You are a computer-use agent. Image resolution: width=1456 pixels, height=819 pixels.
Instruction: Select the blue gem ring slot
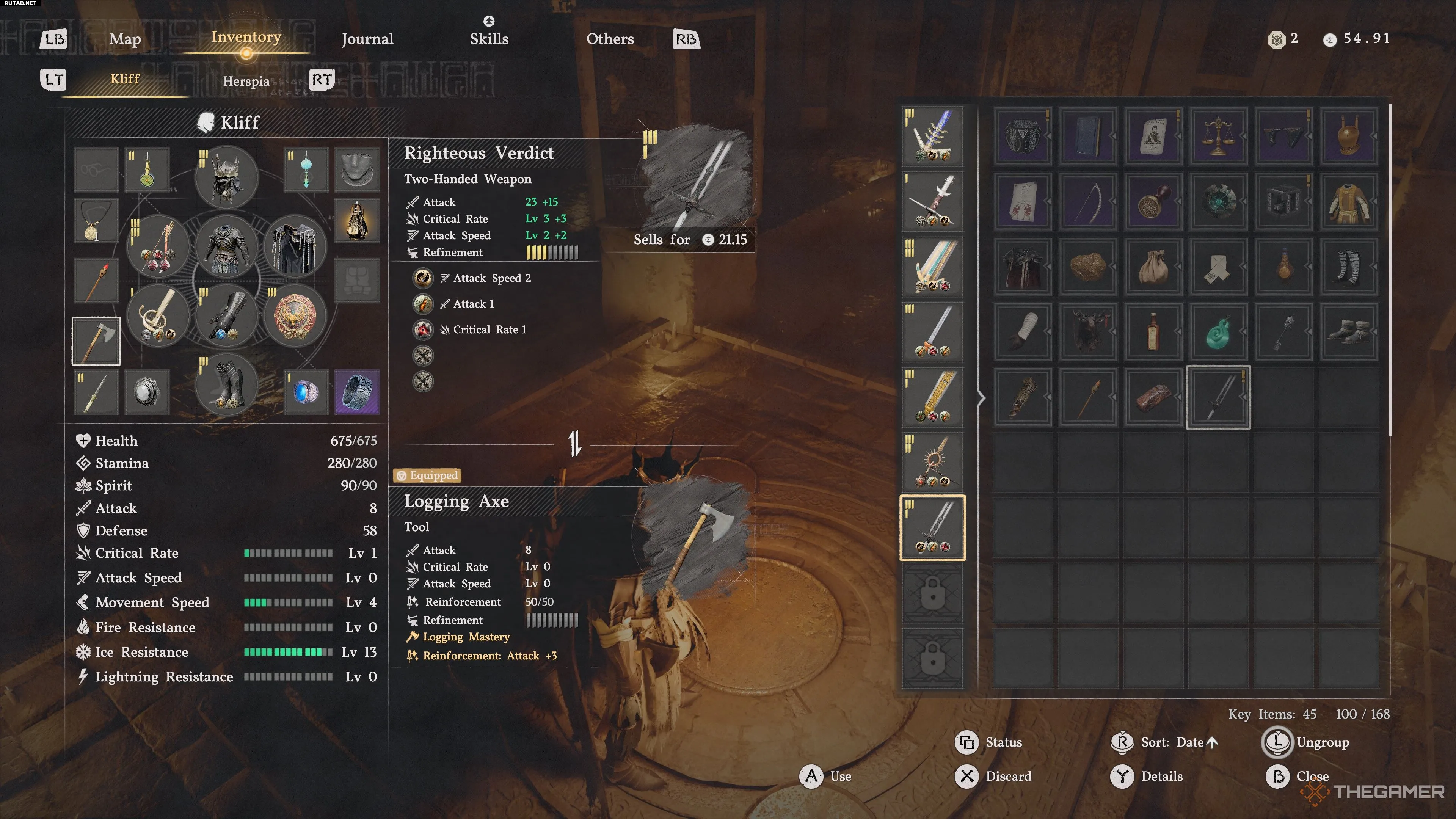pyautogui.click(x=306, y=391)
